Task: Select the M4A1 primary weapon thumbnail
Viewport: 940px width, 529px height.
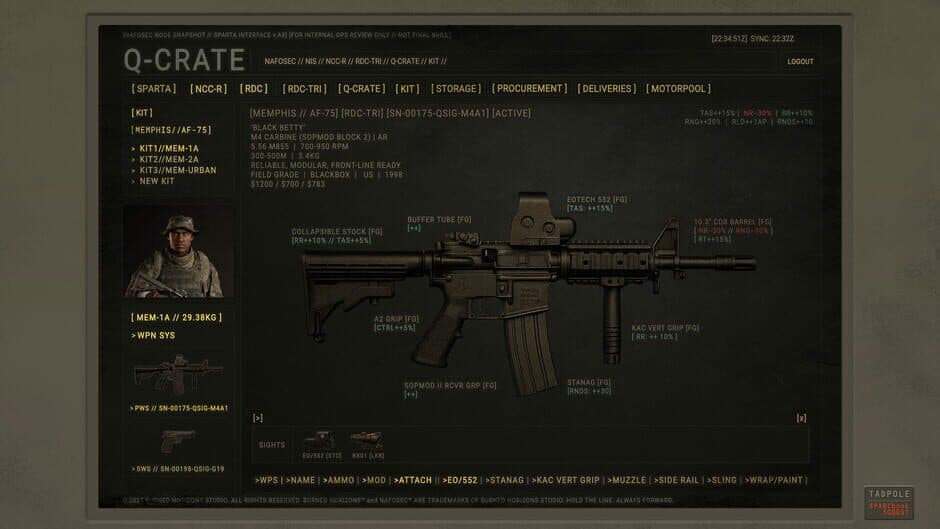Action: pos(178,376)
